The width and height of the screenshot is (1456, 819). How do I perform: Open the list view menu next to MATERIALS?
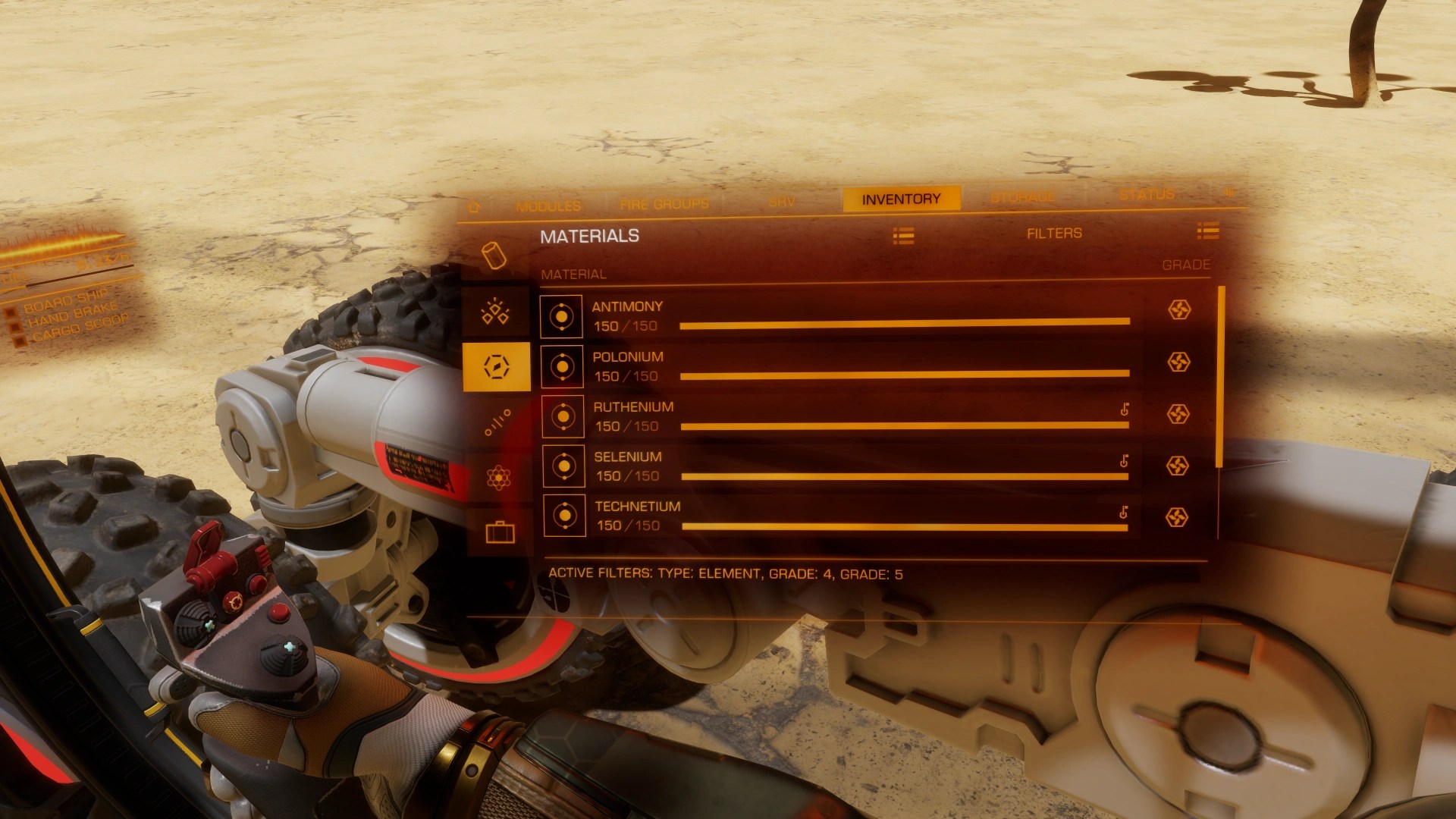(905, 235)
